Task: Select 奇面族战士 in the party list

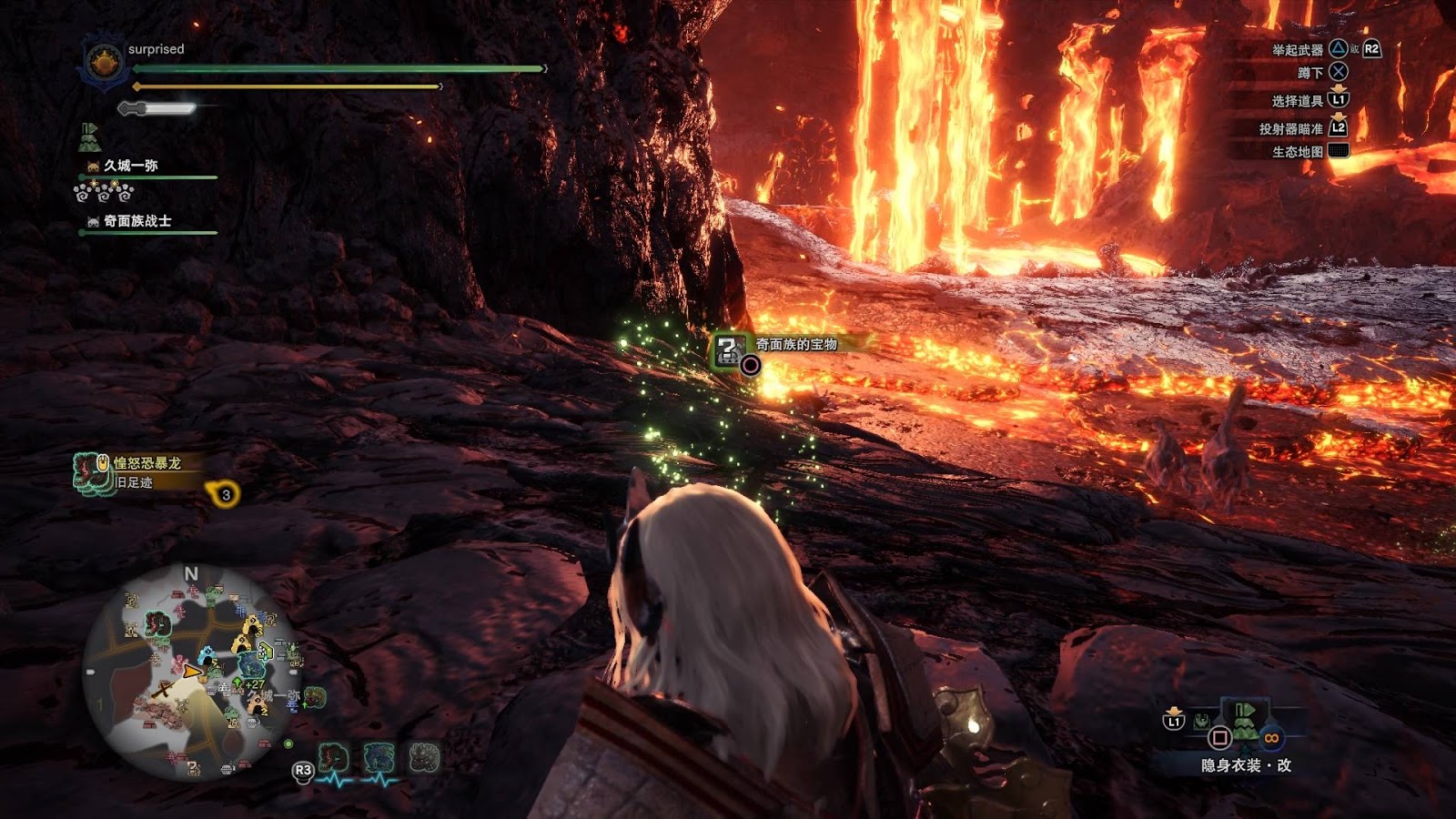Action: click(136, 221)
